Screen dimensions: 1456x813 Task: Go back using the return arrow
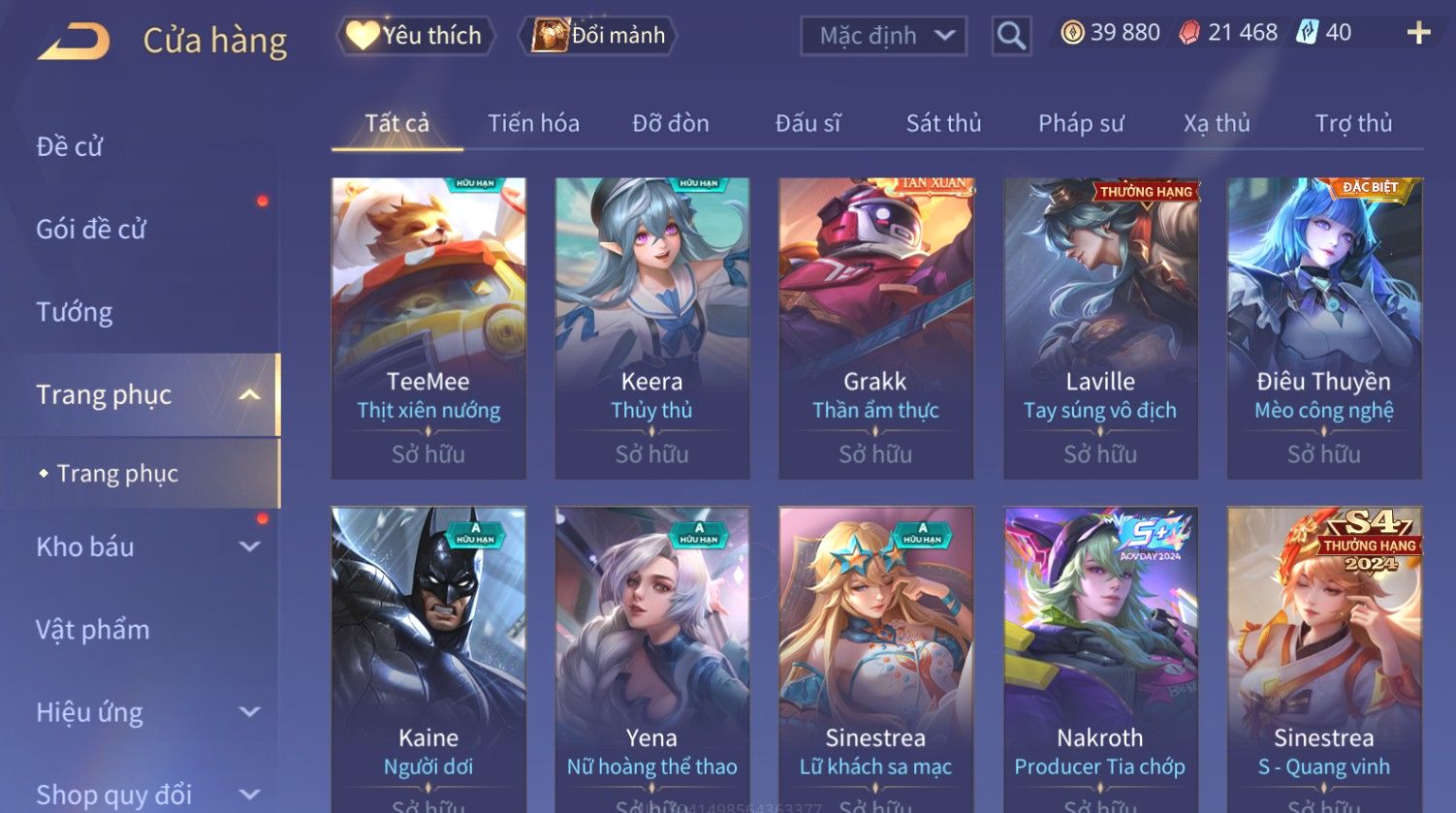[74, 41]
